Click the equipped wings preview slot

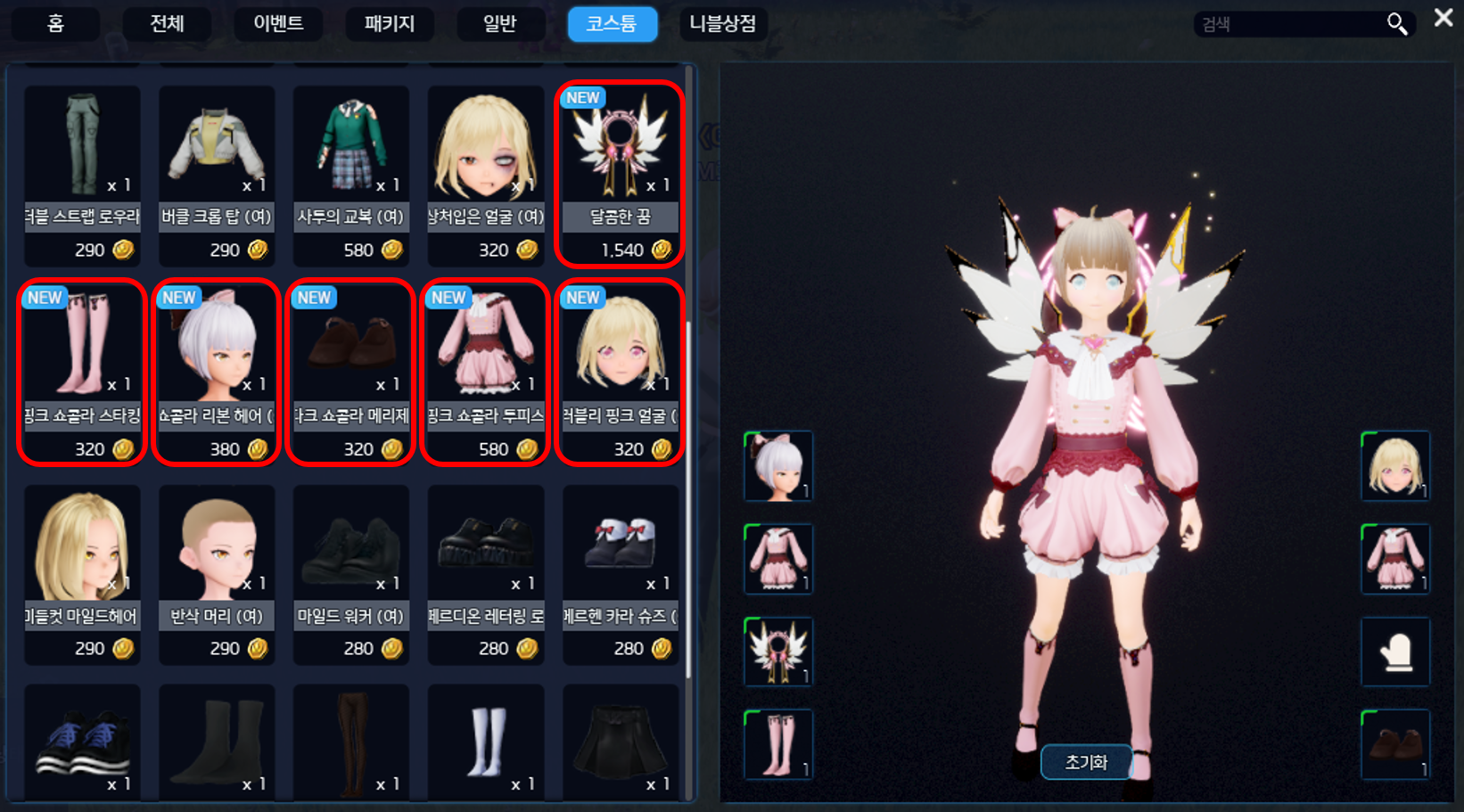pyautogui.click(x=778, y=652)
